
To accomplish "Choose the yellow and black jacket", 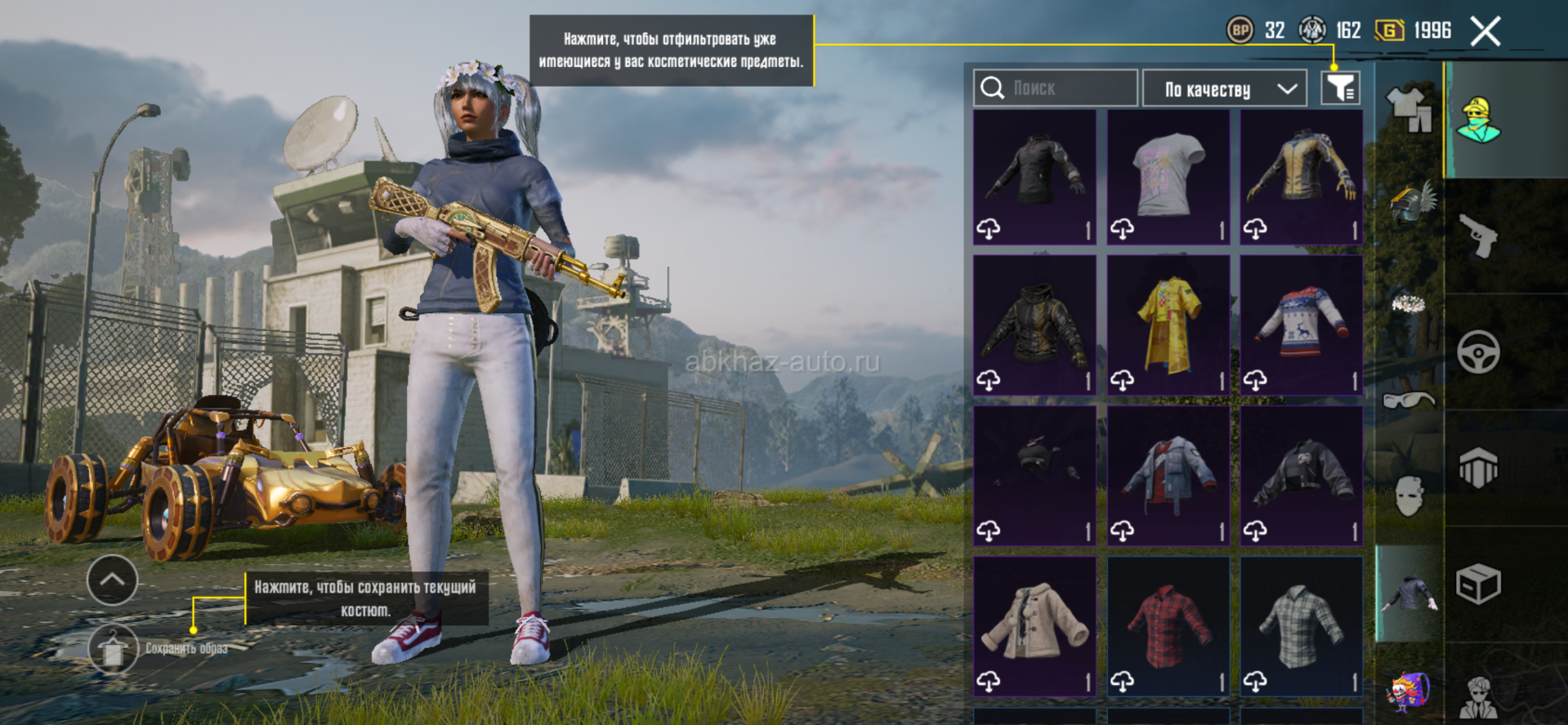I will 1302,177.
